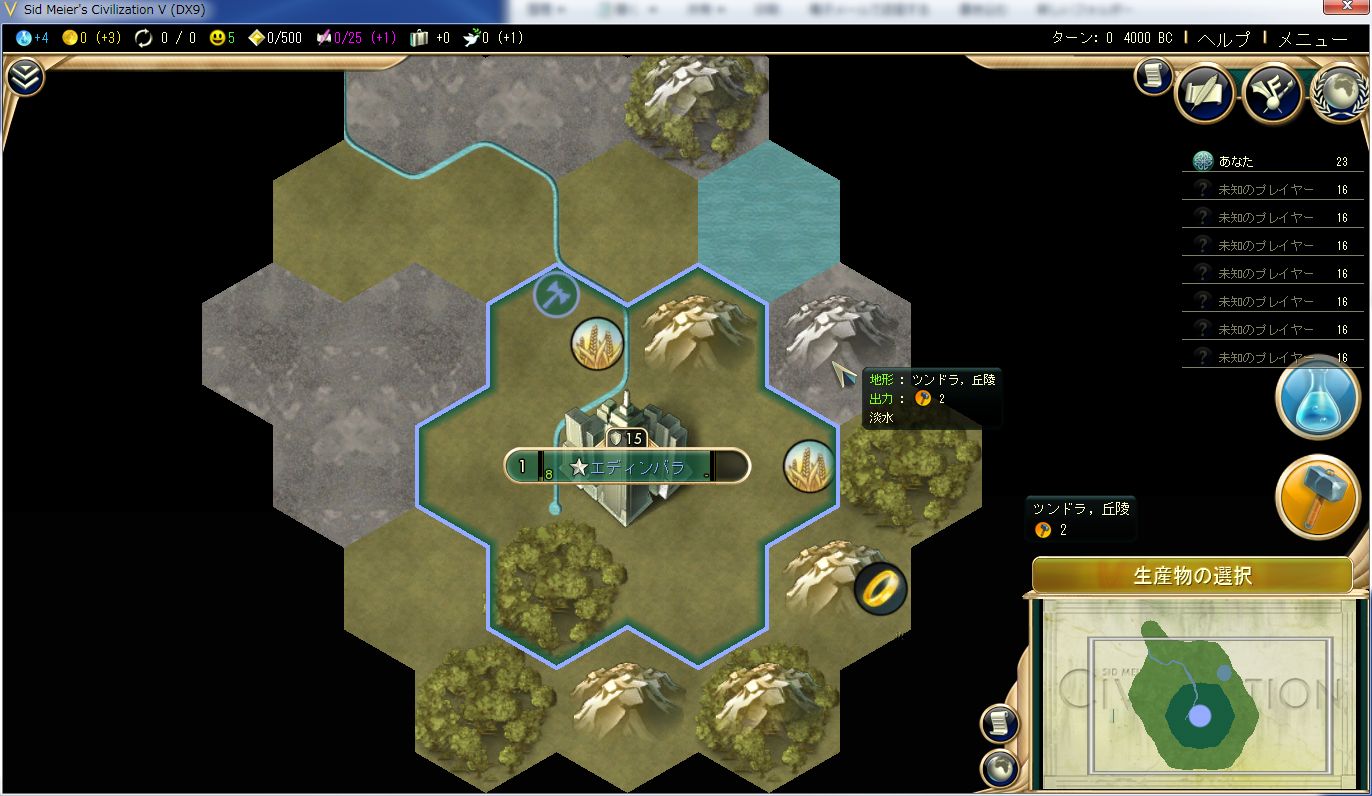
Task: Open the ヘルプ help link
Action: point(1223,39)
